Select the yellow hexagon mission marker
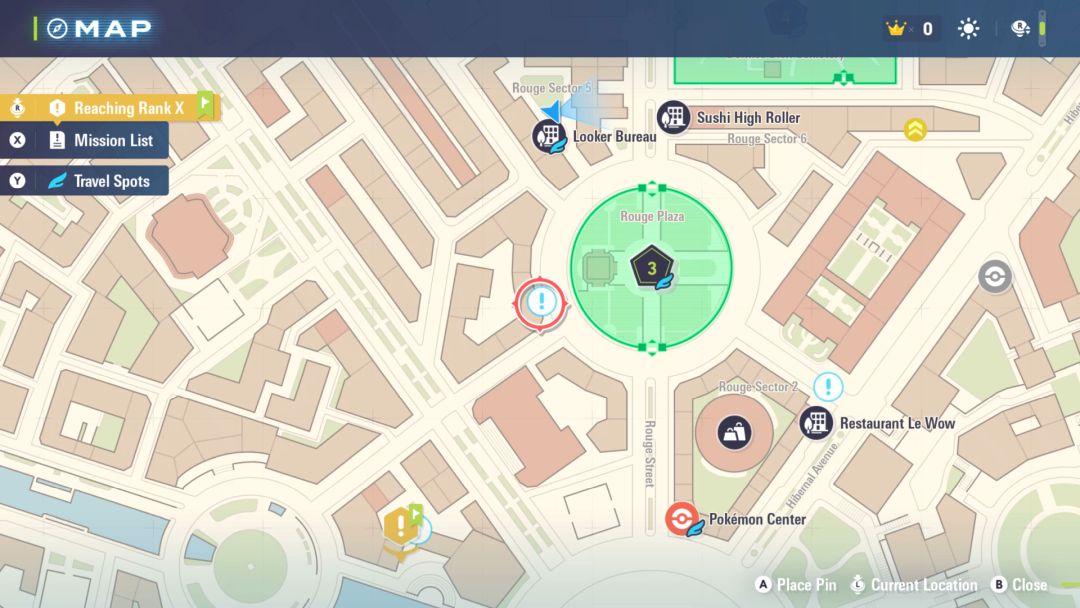The image size is (1080, 608). tap(401, 524)
